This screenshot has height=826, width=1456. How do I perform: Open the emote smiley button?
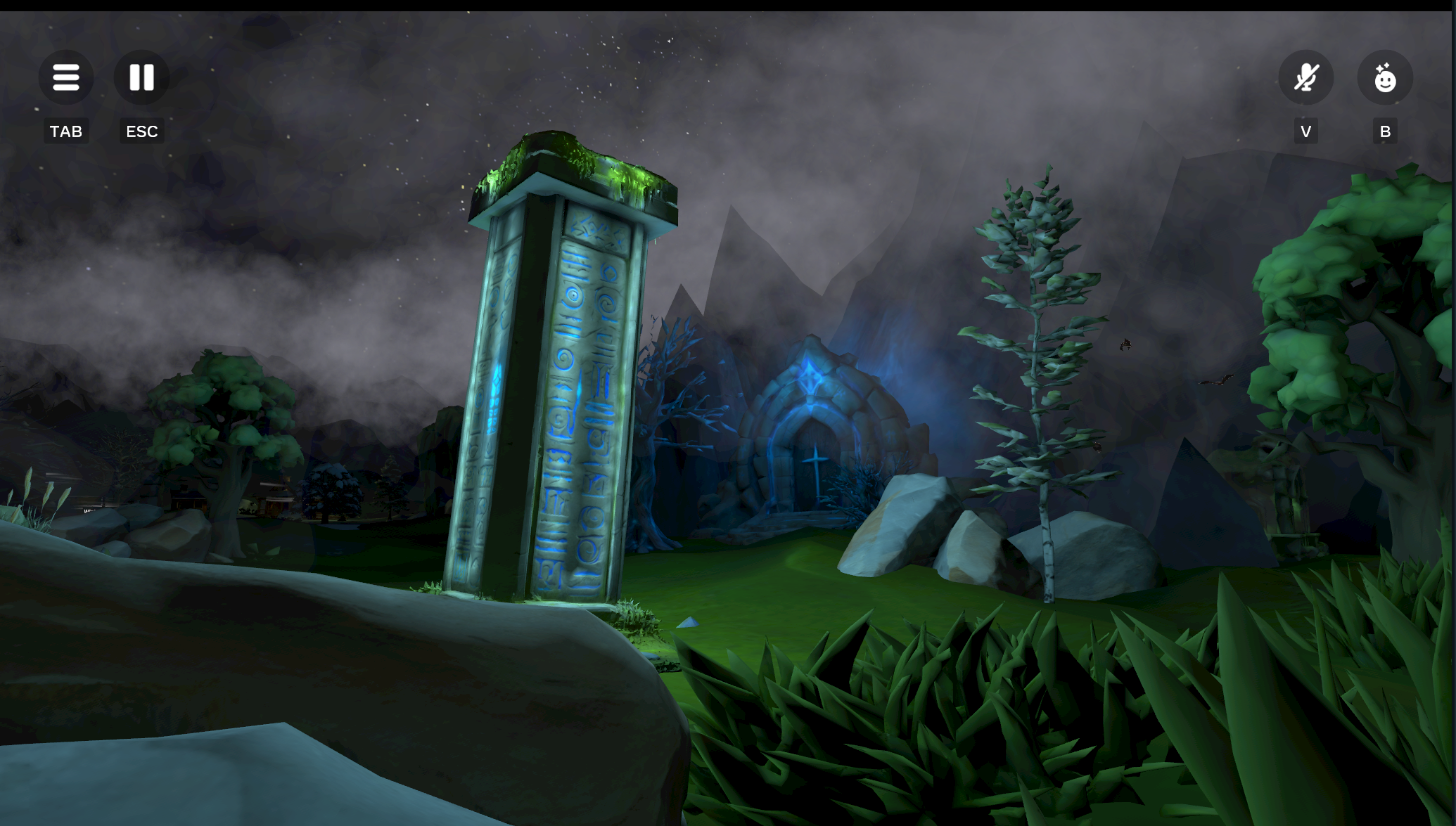[1384, 77]
